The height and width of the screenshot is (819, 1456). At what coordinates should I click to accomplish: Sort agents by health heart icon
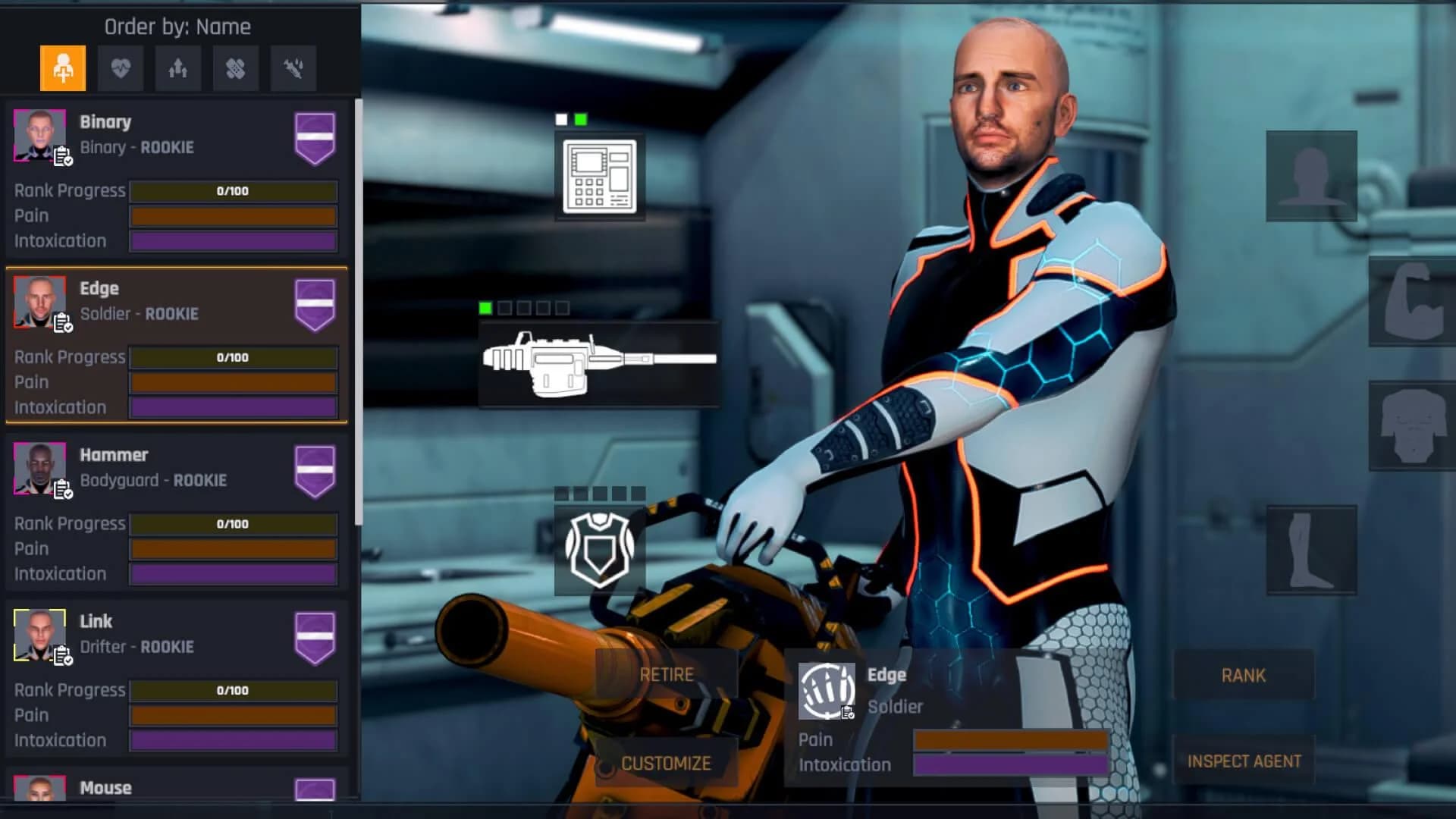121,68
